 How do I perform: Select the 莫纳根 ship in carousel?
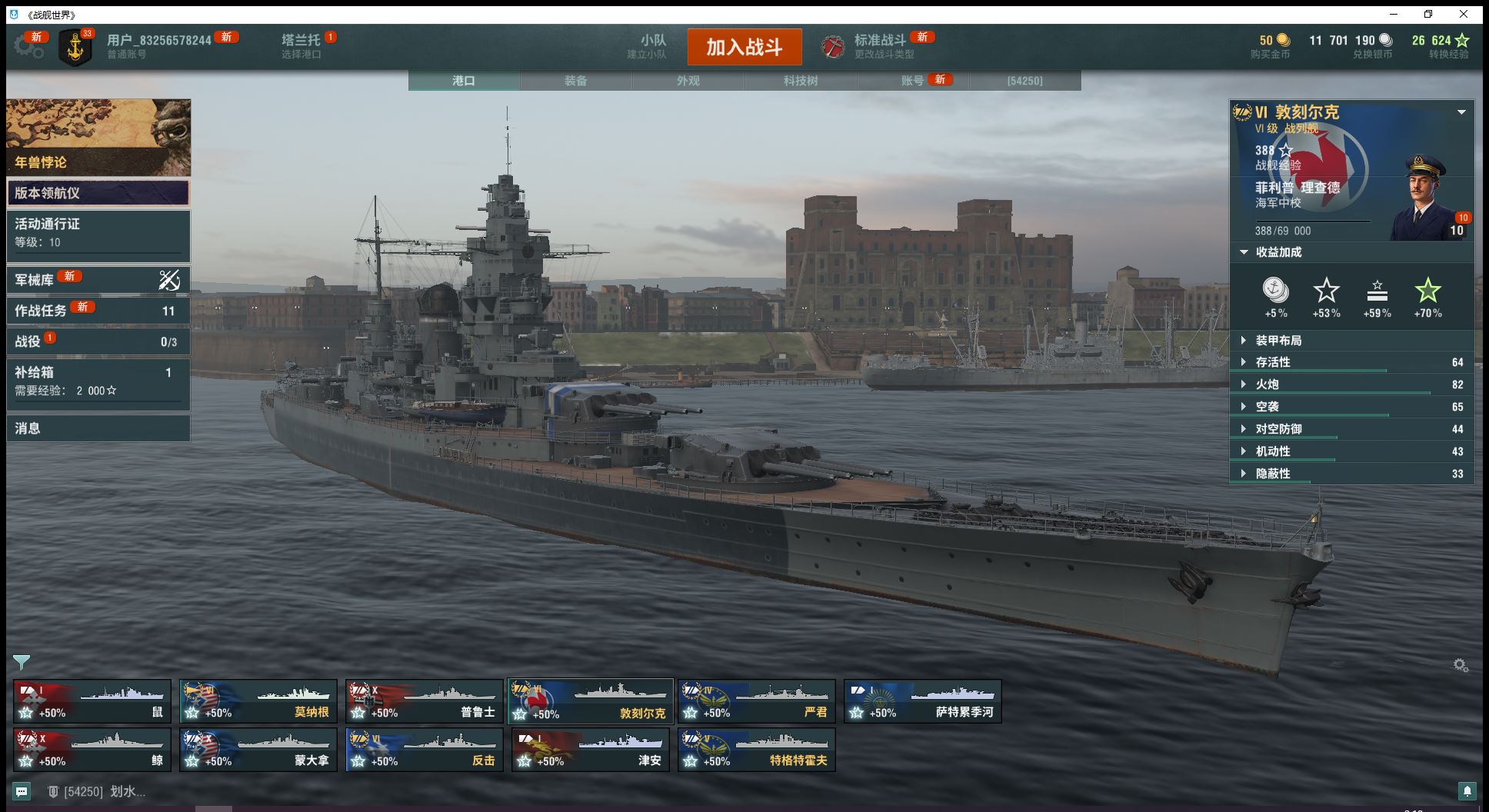point(258,701)
